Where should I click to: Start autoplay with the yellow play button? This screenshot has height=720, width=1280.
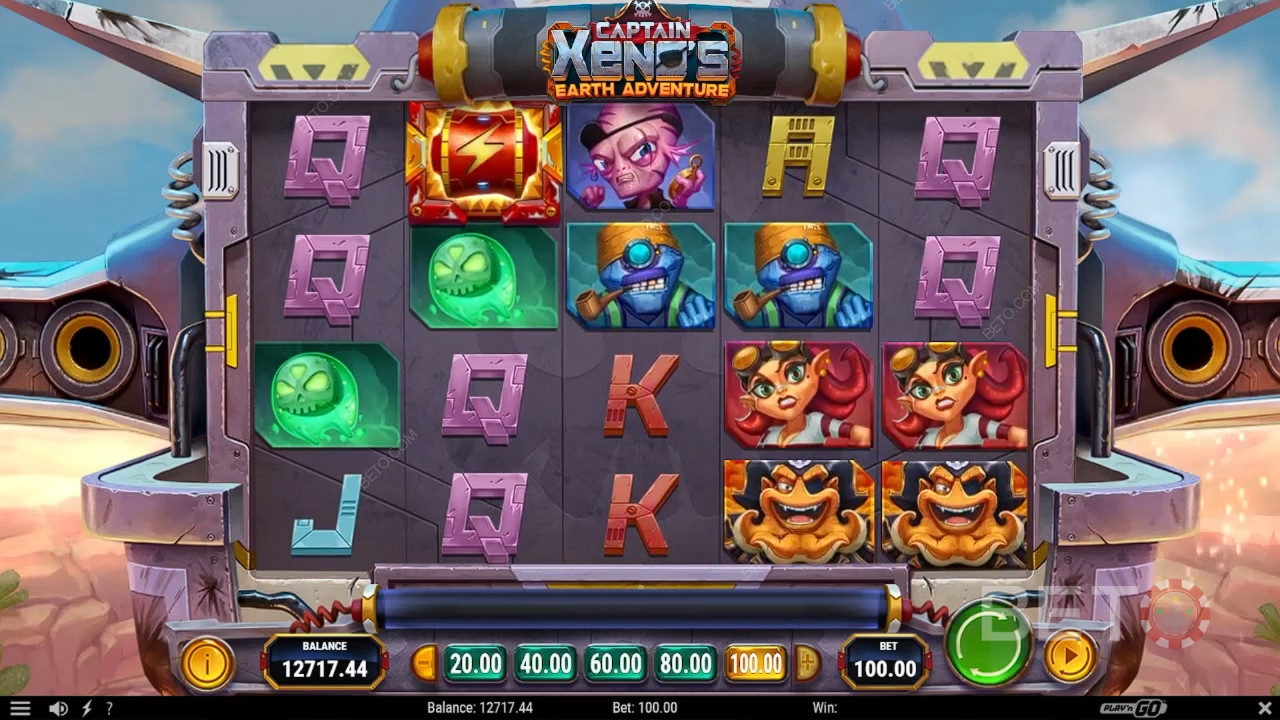coord(1069,657)
